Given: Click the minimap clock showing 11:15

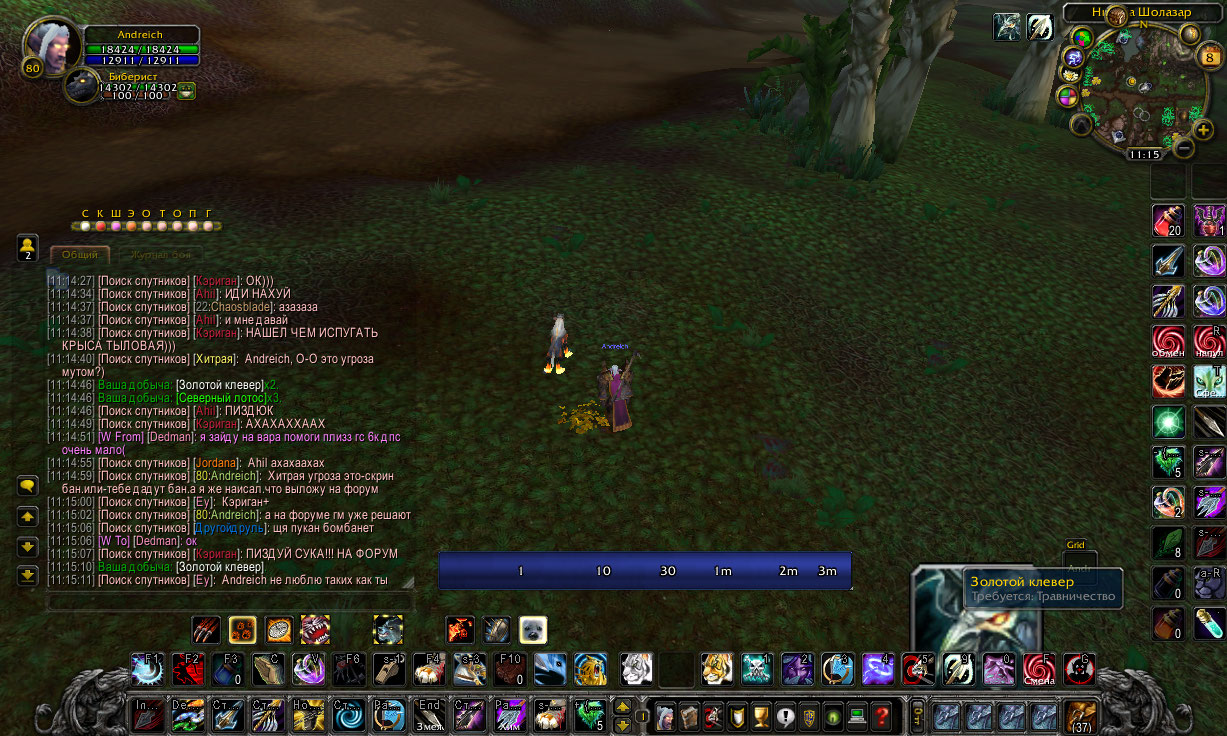Looking at the screenshot, I should [x=1144, y=155].
